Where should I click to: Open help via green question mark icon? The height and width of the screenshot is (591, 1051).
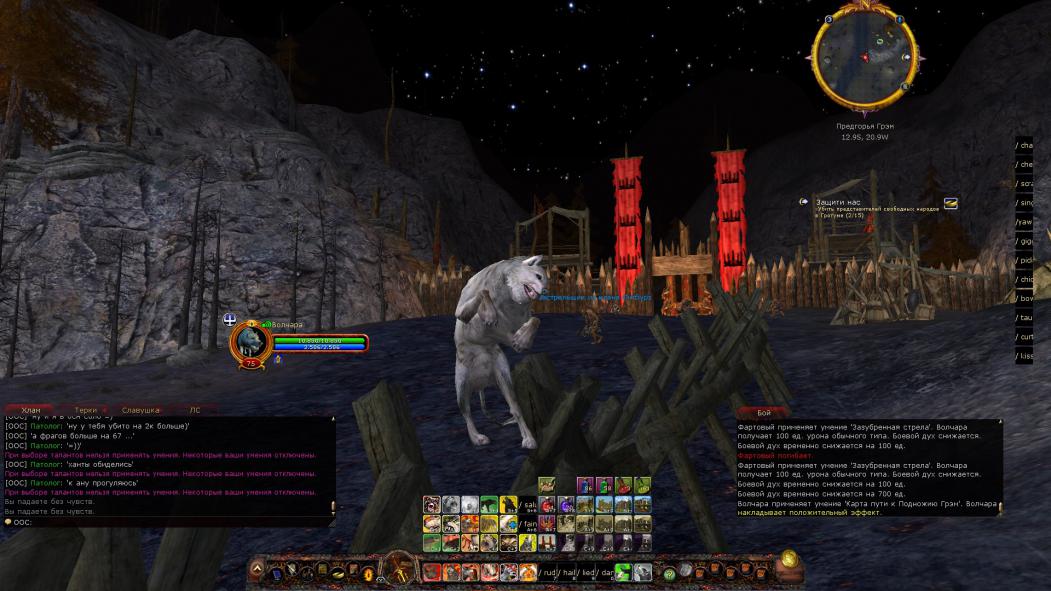(669, 574)
